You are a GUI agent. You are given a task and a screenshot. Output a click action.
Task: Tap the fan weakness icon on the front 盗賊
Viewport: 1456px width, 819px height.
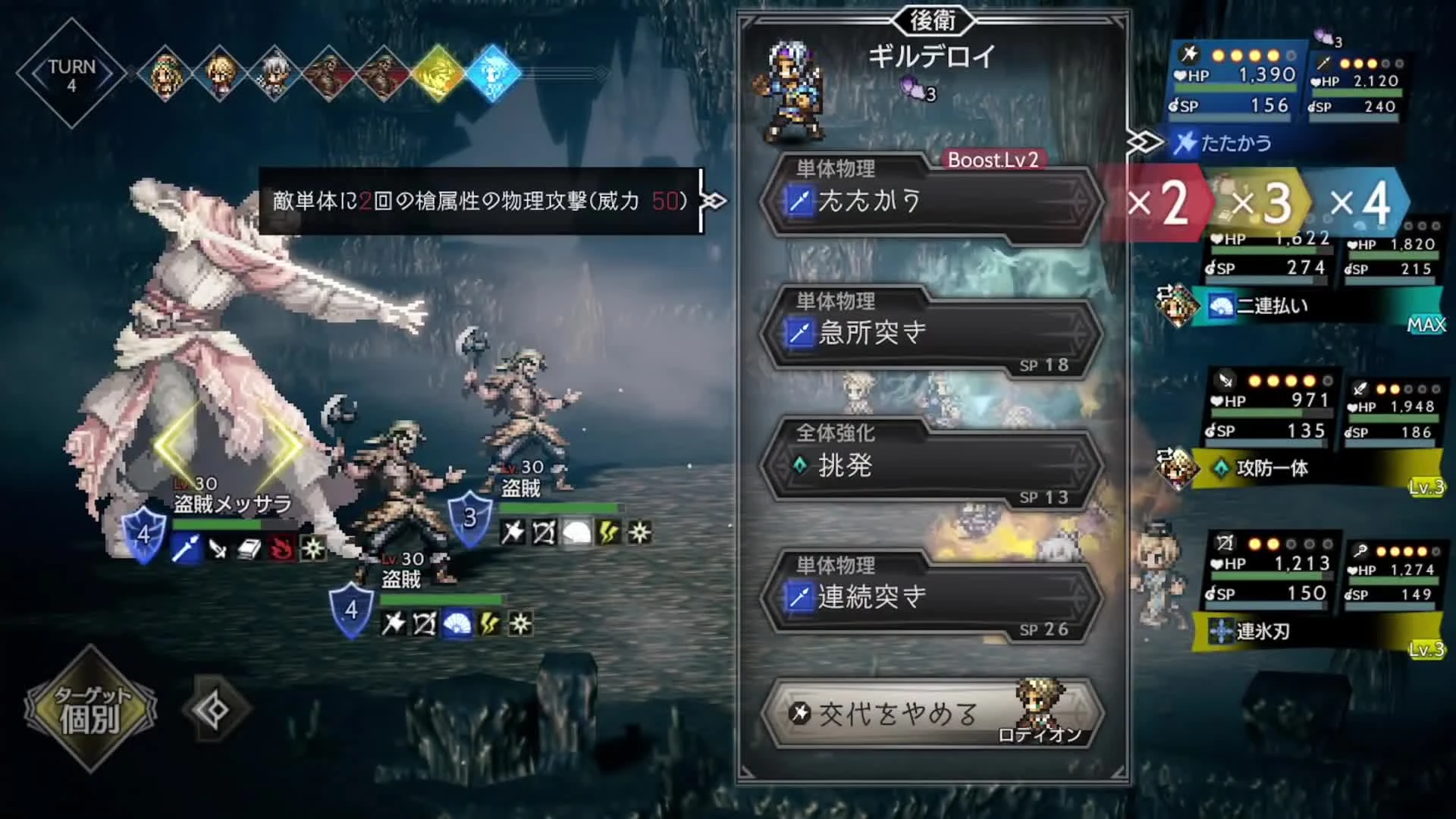coord(457,625)
